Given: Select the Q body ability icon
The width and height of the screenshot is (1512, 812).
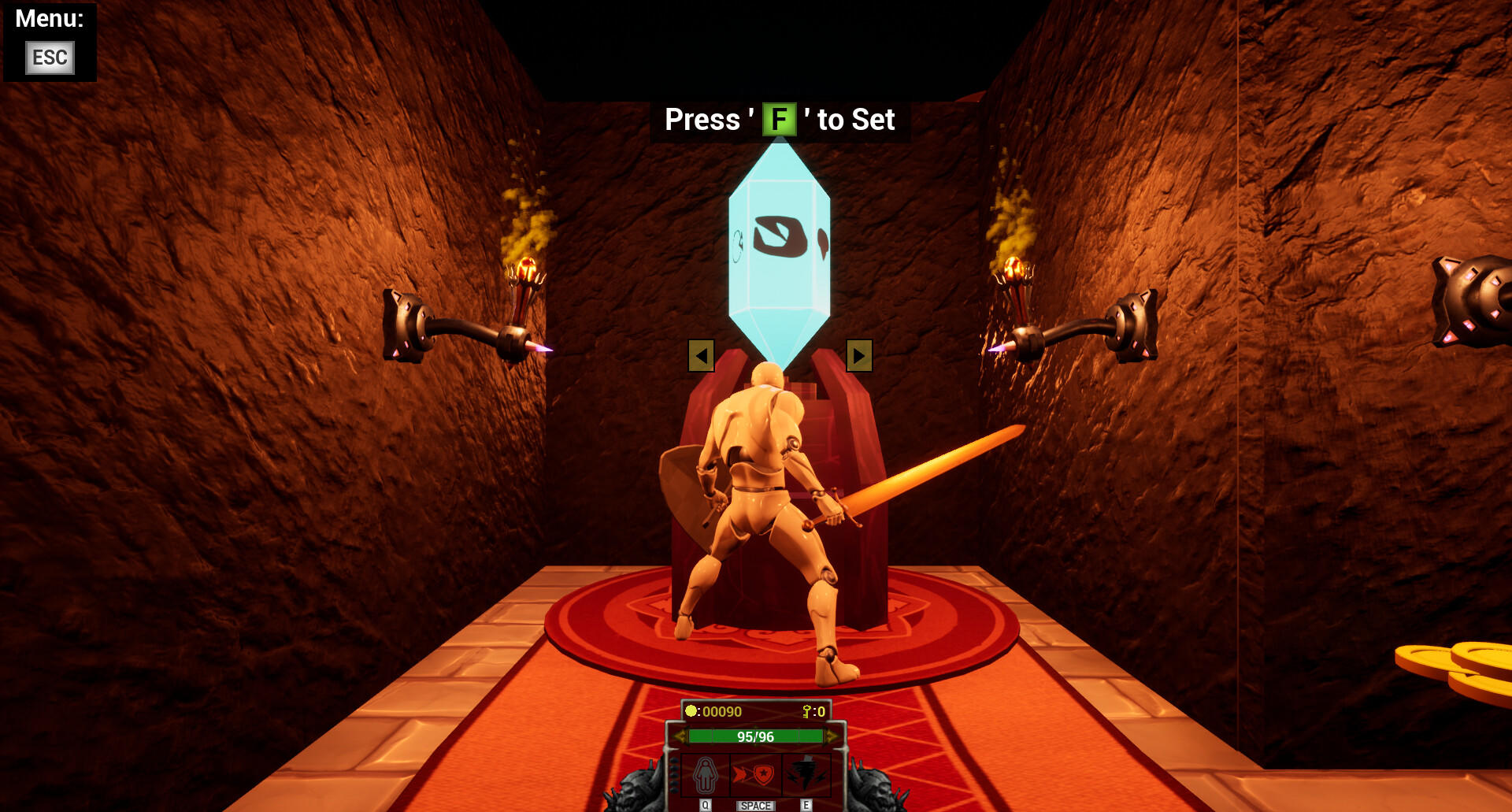Looking at the screenshot, I should pyautogui.click(x=706, y=775).
